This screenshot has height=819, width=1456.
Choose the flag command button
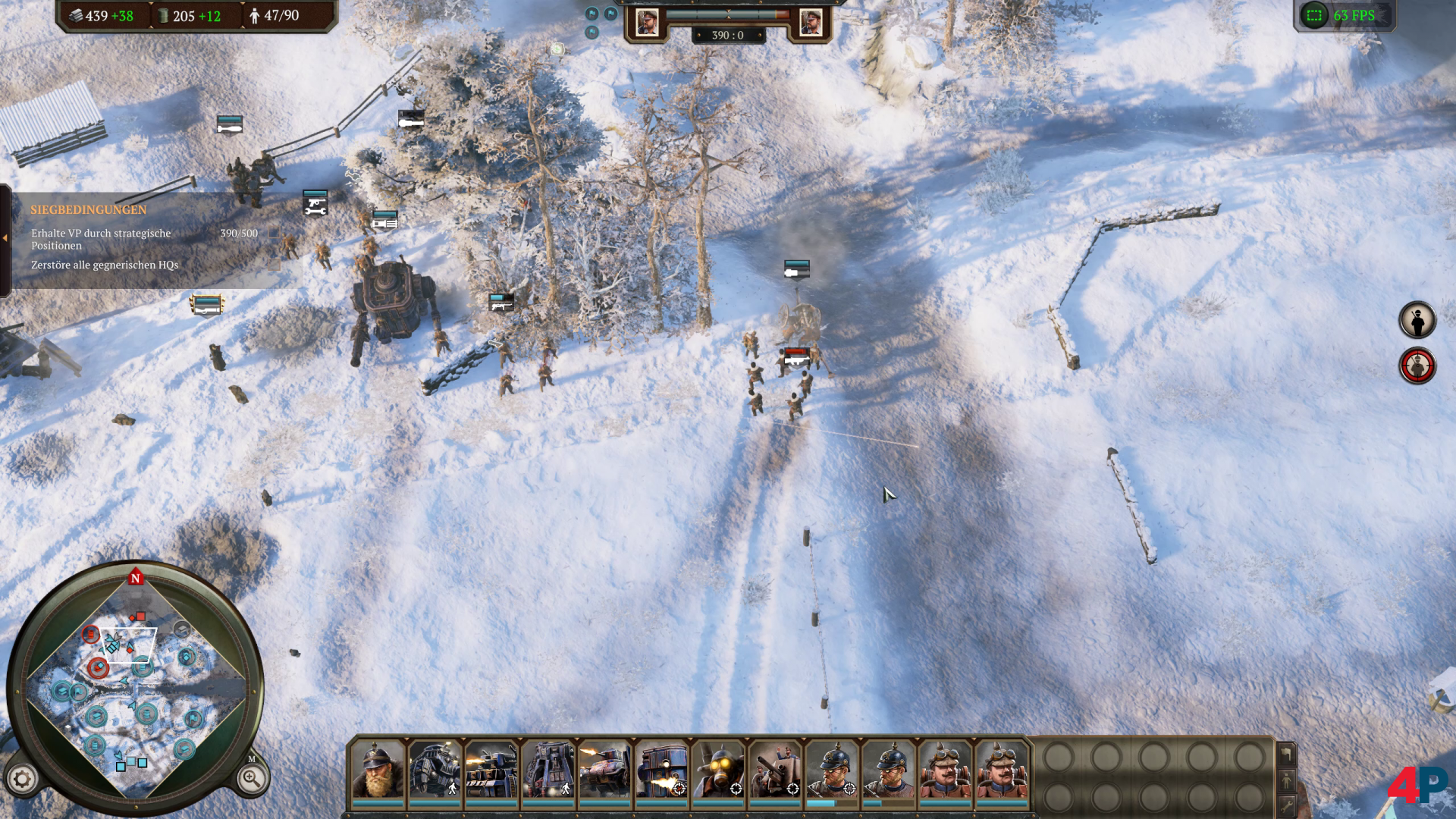[x=1287, y=754]
